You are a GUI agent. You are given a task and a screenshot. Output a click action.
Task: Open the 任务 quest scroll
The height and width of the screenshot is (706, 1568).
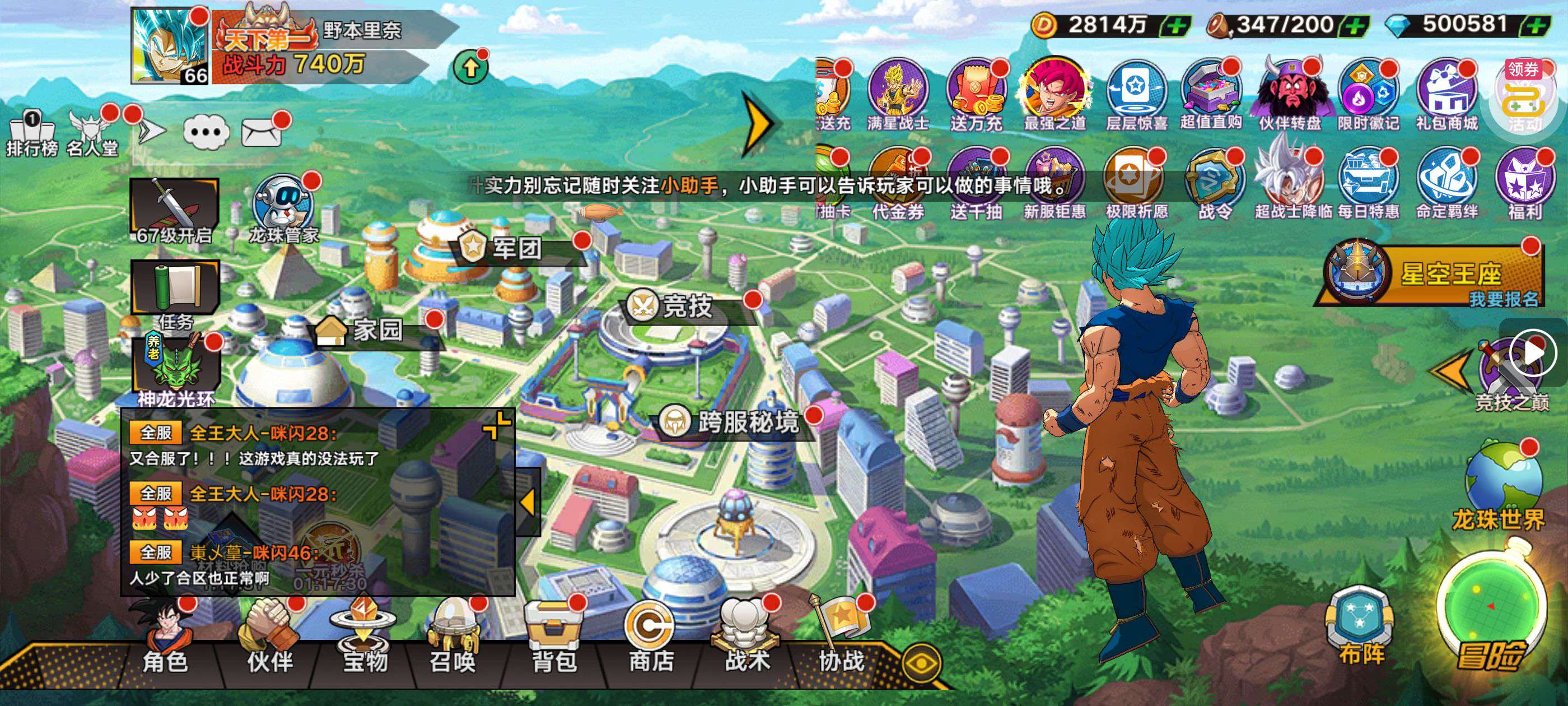click(175, 292)
